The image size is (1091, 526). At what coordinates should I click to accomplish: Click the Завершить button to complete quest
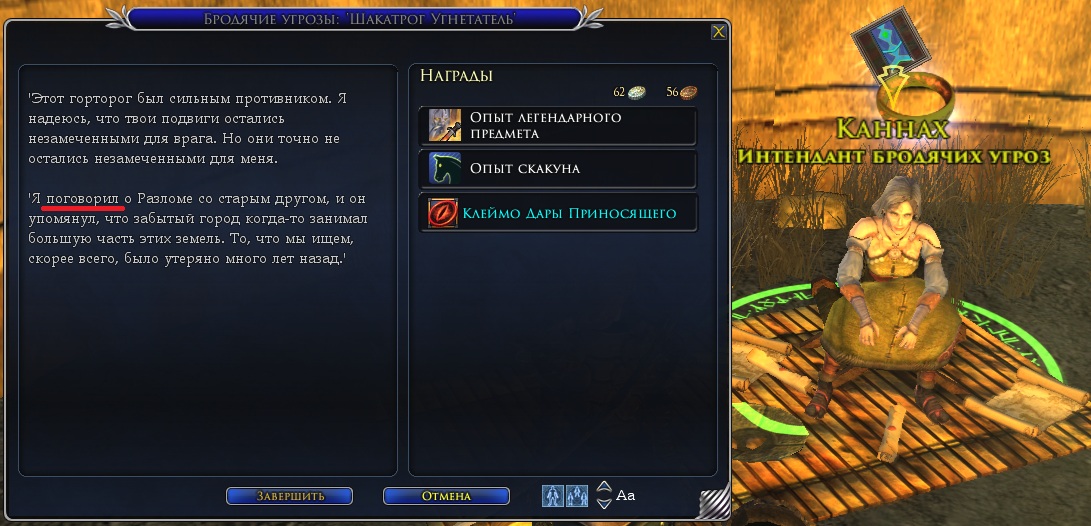coord(289,496)
